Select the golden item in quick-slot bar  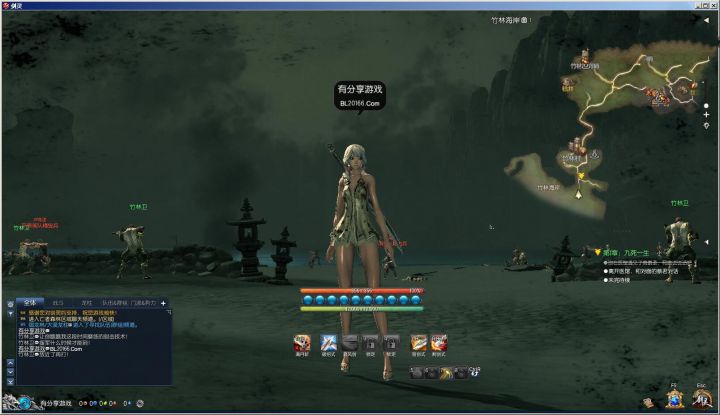[446, 373]
